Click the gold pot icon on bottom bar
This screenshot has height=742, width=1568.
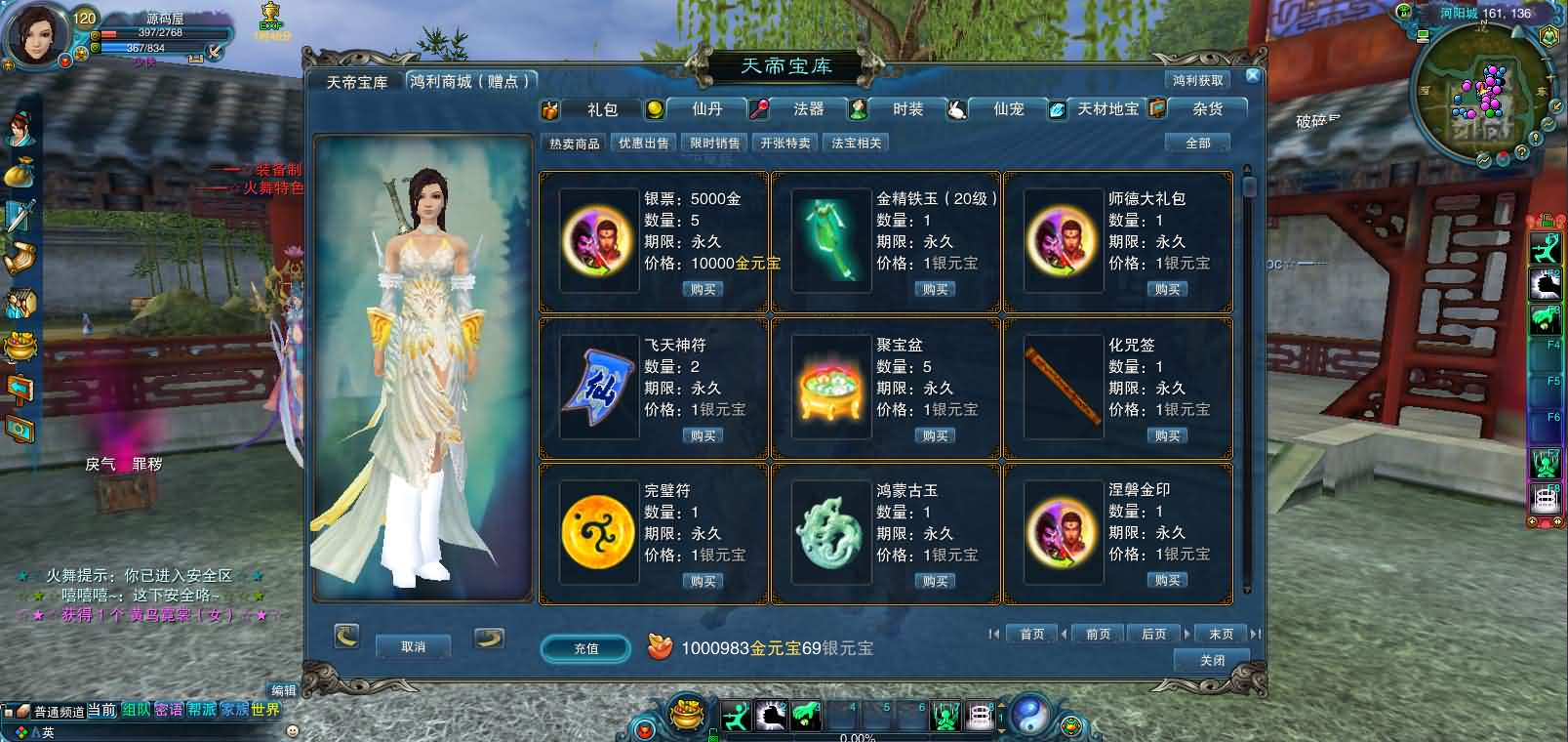pyautogui.click(x=685, y=712)
